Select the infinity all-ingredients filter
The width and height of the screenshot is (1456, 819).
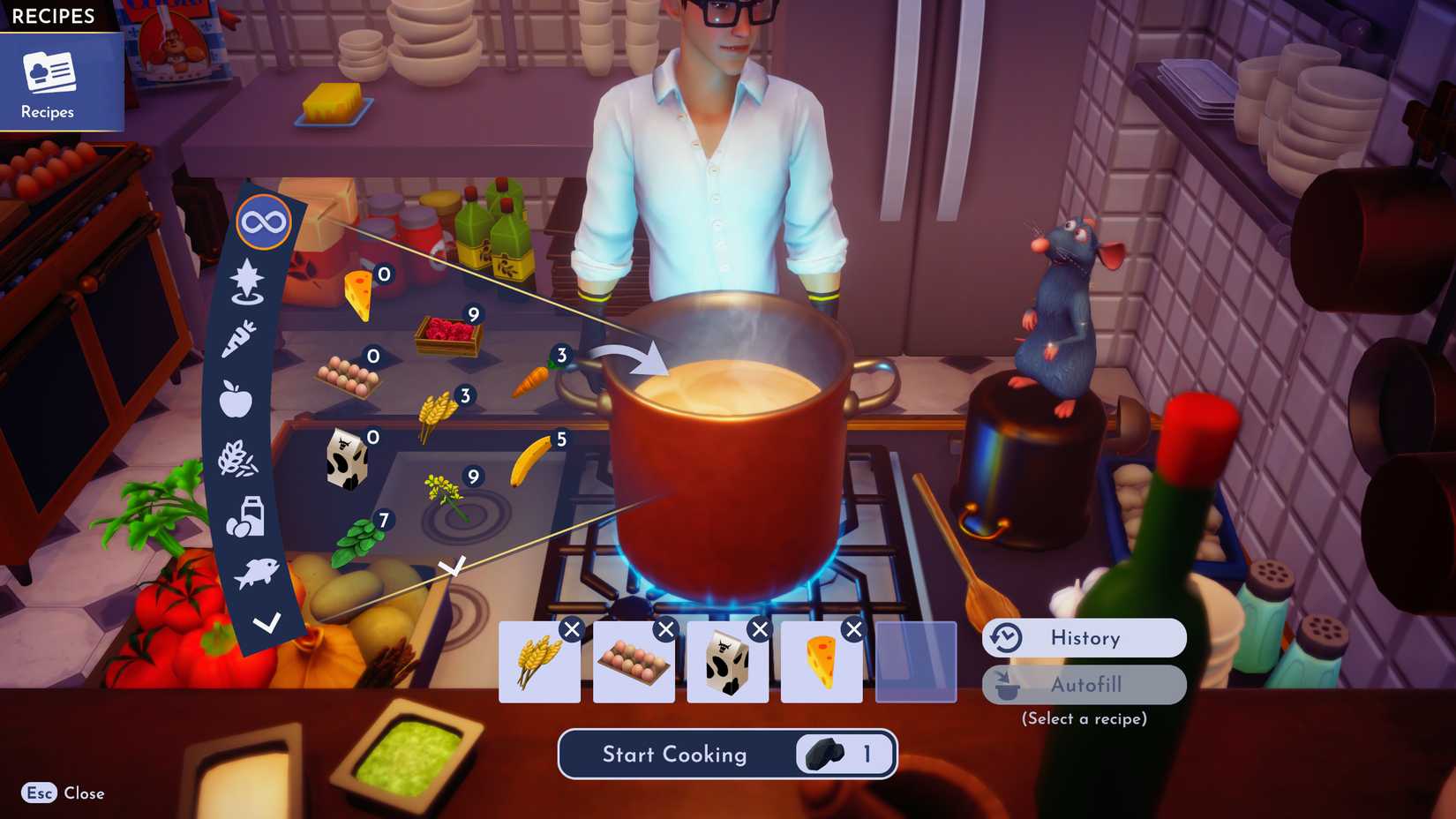[264, 223]
